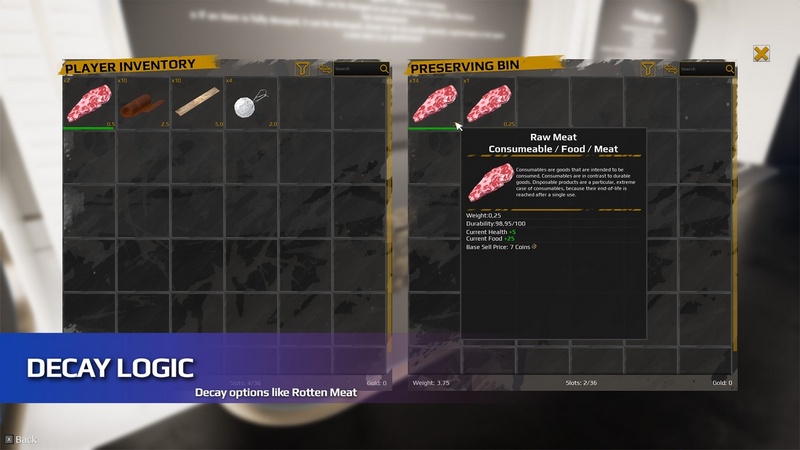
Task: Focus the Preserving Bin search field
Action: click(702, 69)
